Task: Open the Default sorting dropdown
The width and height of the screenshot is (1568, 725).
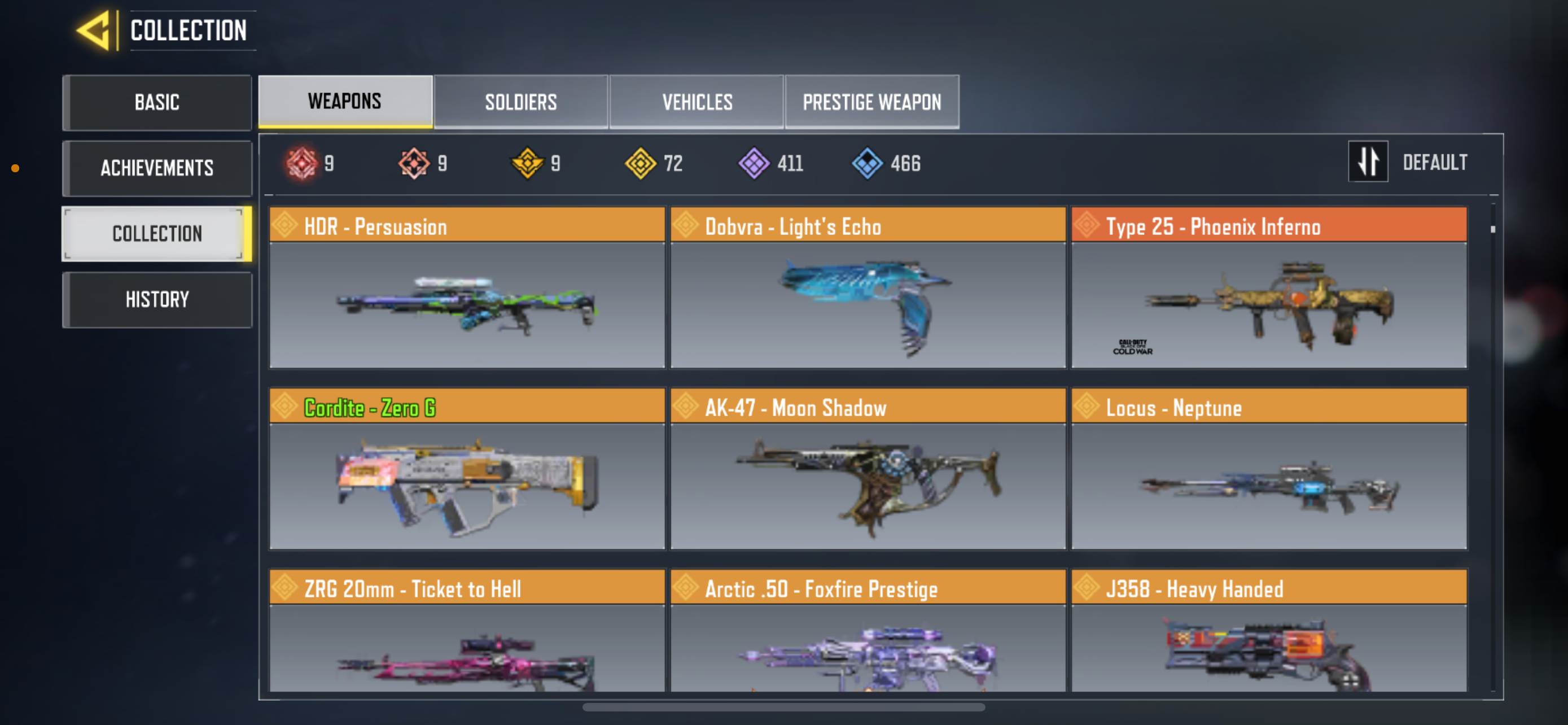Action: [x=1435, y=161]
